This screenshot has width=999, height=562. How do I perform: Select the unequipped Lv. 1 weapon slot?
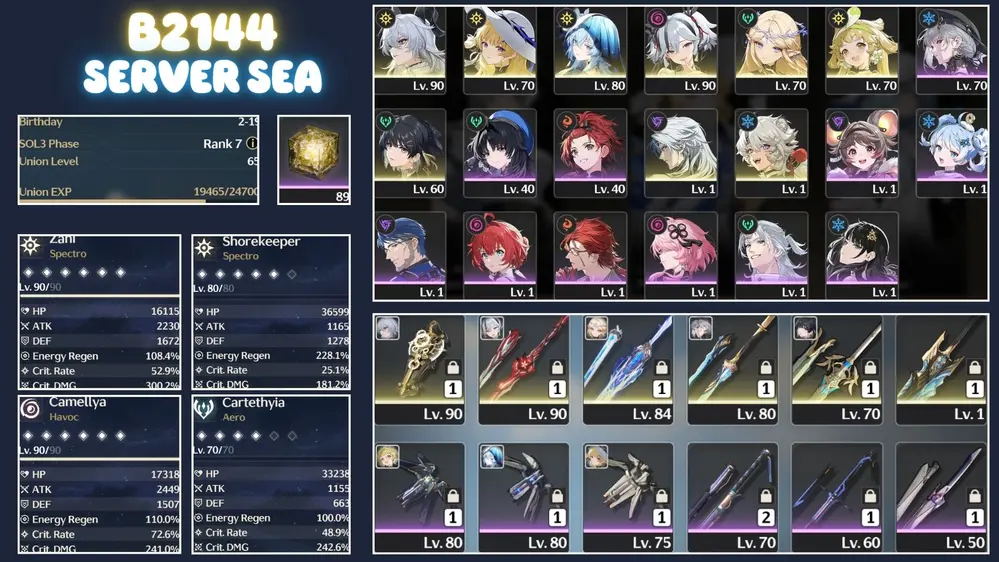940,369
